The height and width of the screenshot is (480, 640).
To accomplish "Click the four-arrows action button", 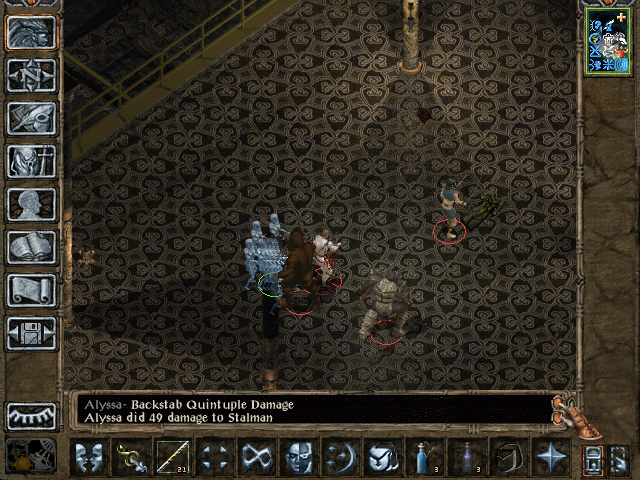I will click(x=216, y=458).
